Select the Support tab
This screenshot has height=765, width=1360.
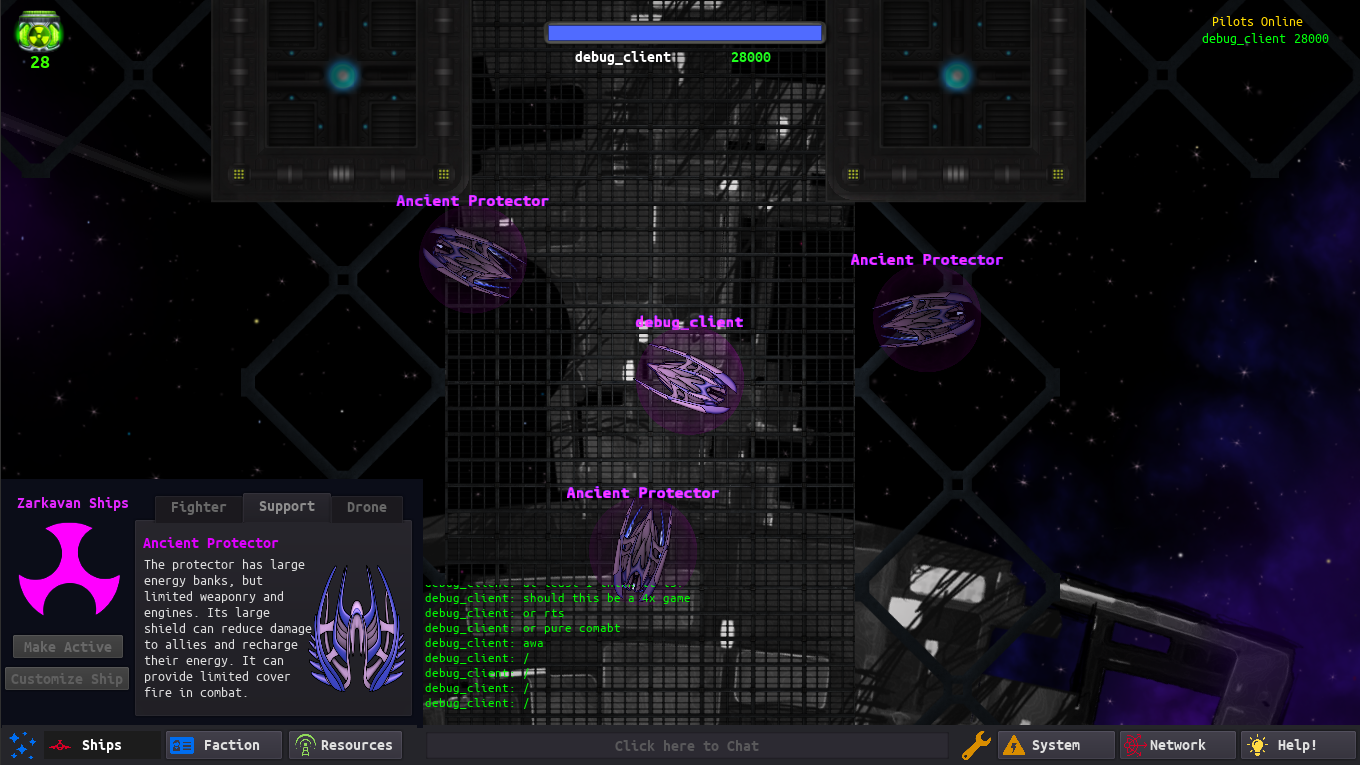click(x=287, y=507)
